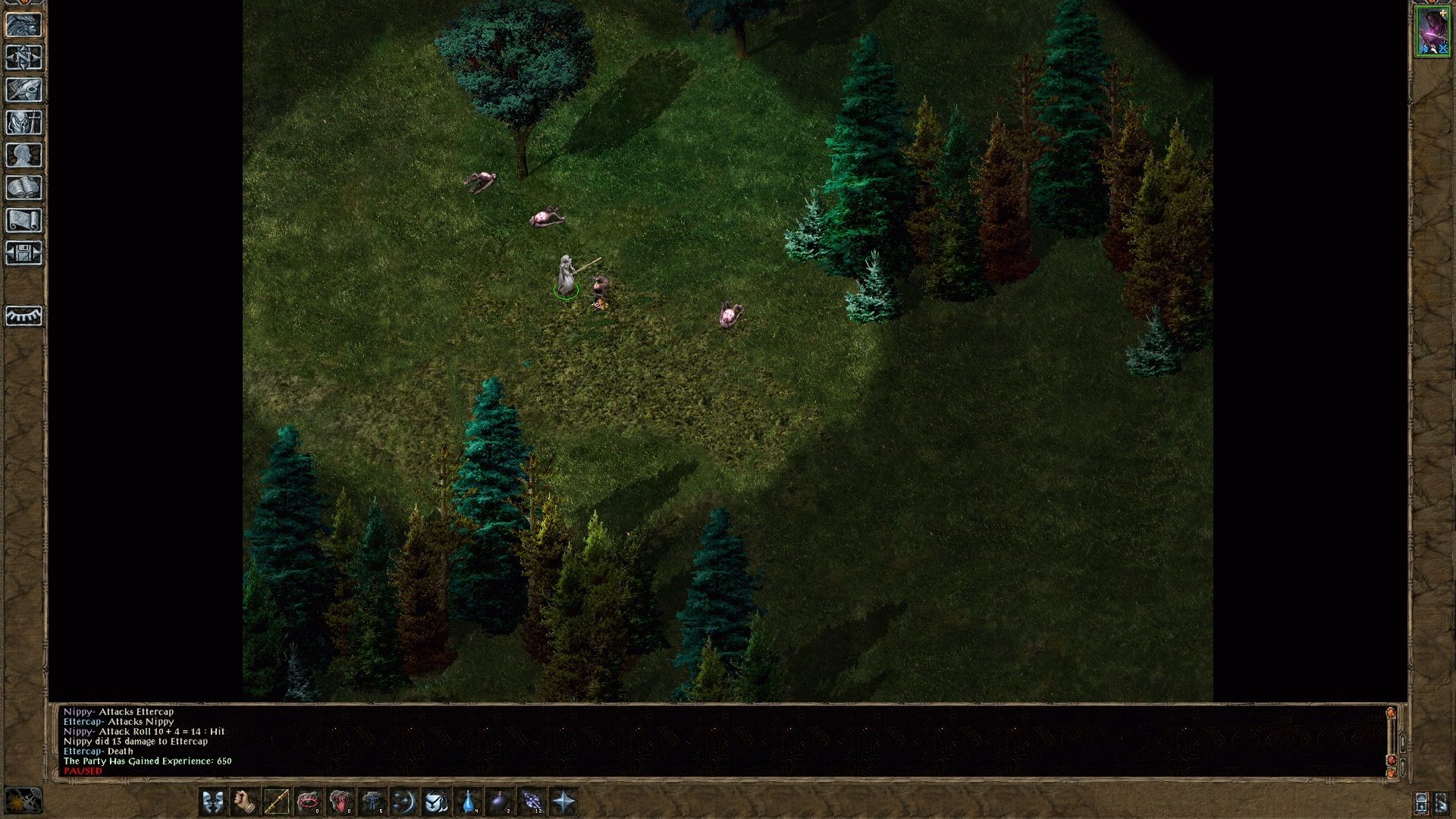Image resolution: width=1456 pixels, height=819 pixels.
Task: Start dialogue using the two-faces Talk button
Action: tap(213, 802)
